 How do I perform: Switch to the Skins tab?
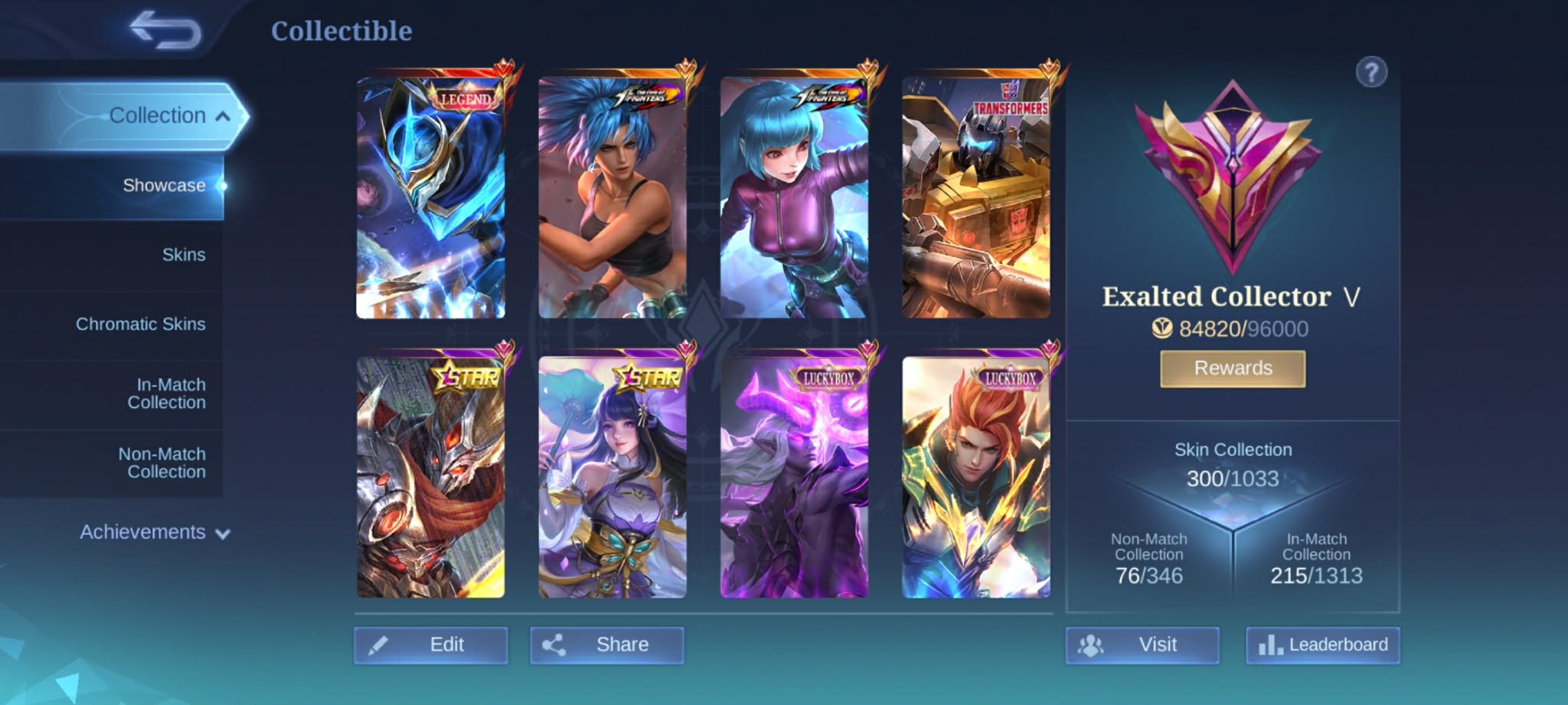184,254
